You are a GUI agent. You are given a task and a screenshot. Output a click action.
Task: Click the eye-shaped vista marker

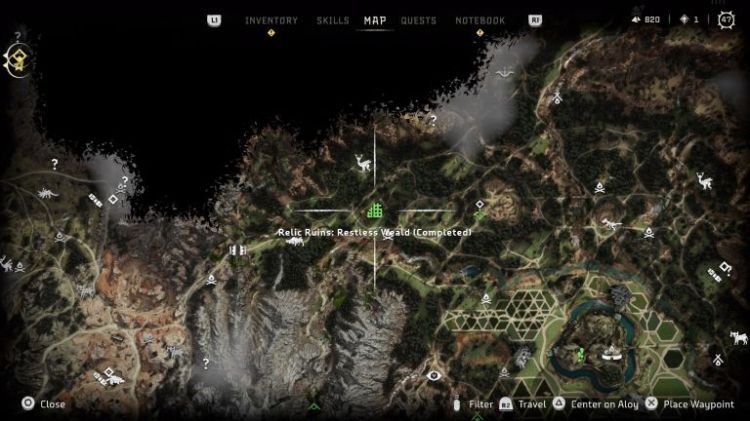[x=434, y=376]
